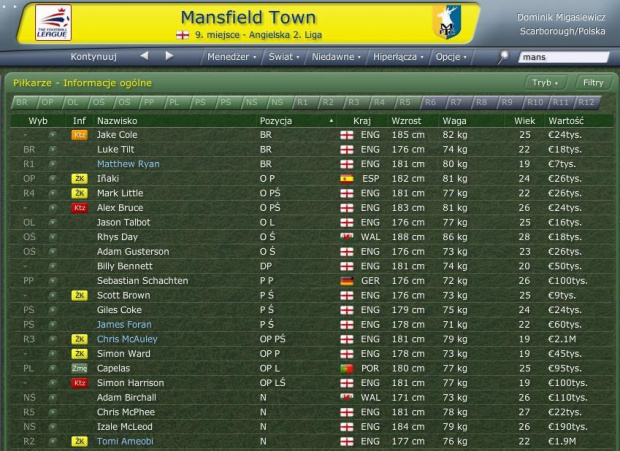The image size is (620, 451).
Task: Go back with the left arrow
Action: (144, 56)
